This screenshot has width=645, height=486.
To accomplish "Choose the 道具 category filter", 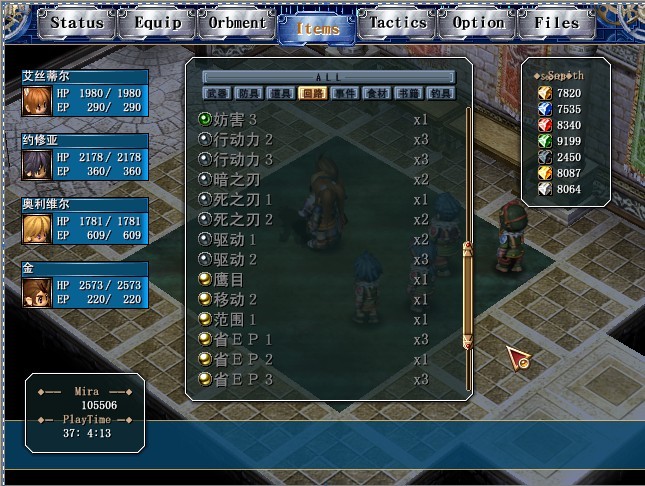I will coord(281,94).
